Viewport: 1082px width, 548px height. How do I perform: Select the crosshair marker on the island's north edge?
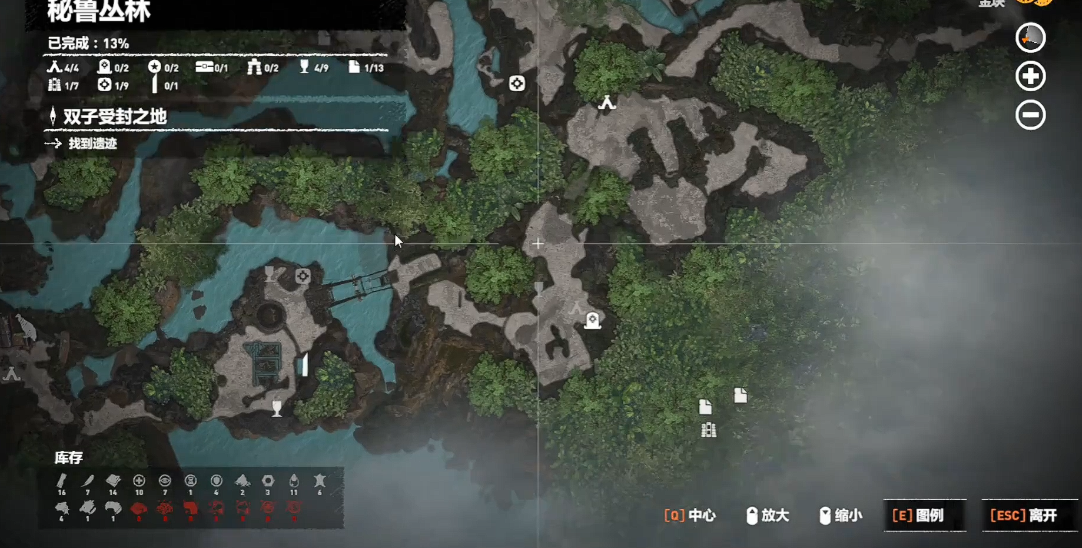[302, 276]
